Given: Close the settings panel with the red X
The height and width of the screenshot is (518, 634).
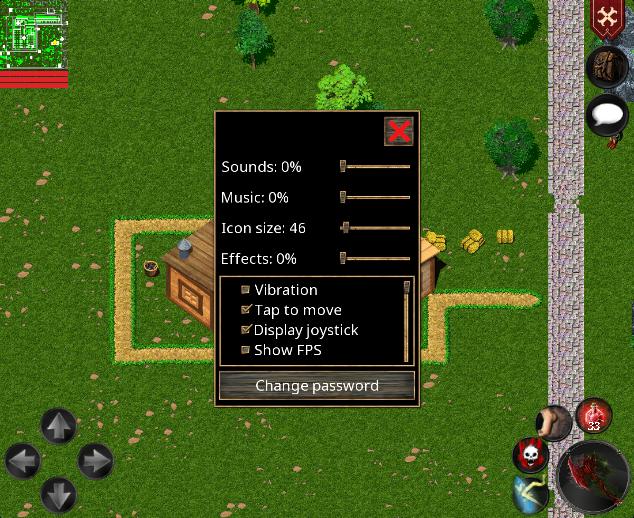Looking at the screenshot, I should [x=398, y=131].
